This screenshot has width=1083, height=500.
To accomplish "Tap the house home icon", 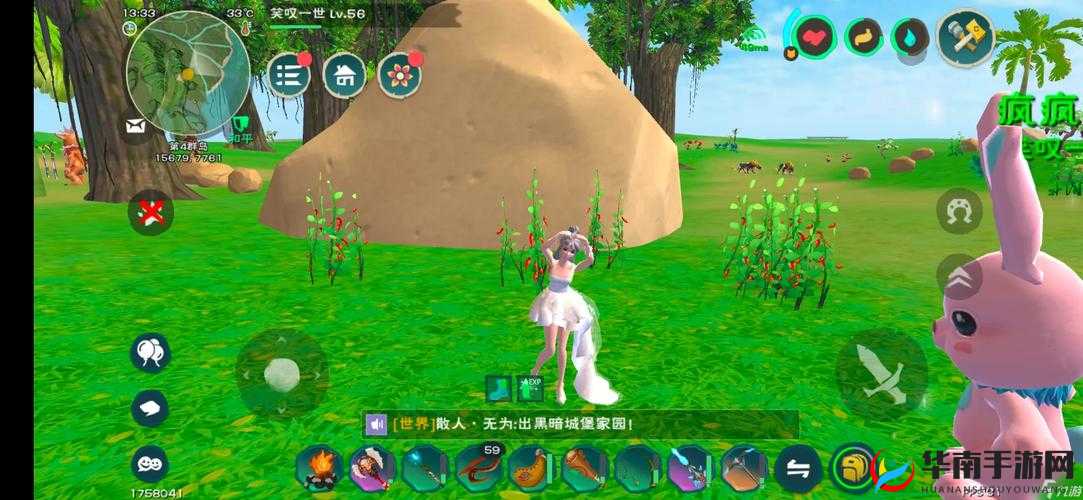I will (x=344, y=74).
